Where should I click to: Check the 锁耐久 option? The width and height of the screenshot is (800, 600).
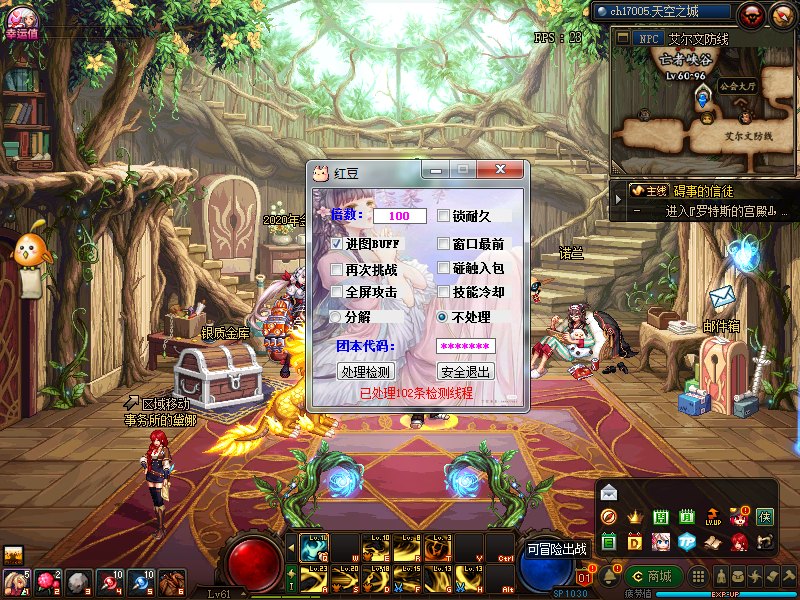[444, 215]
